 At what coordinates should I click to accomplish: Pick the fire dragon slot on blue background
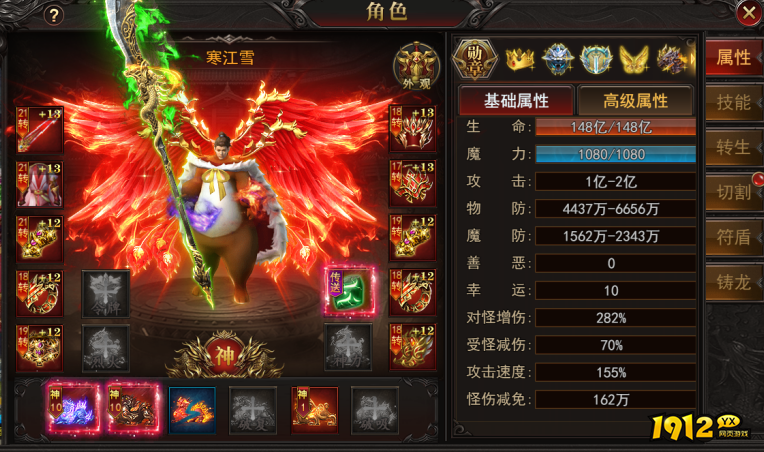pos(192,410)
